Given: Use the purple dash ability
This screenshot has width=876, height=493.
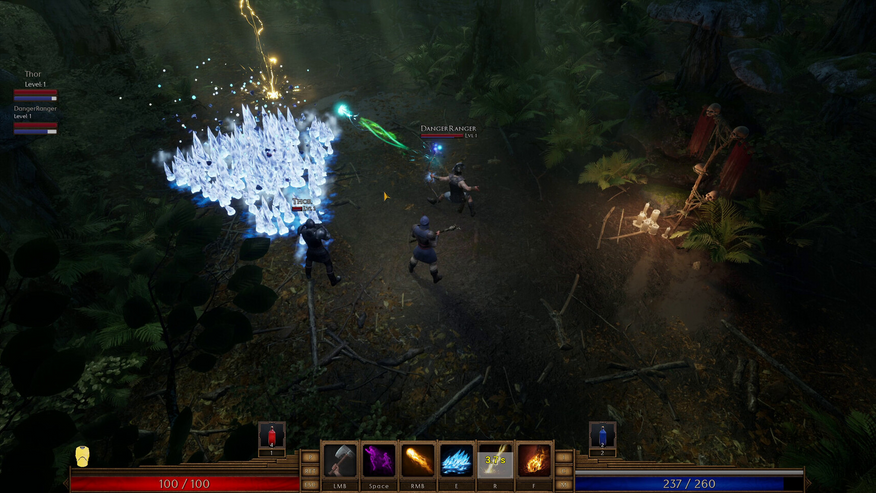Looking at the screenshot, I should (378, 460).
